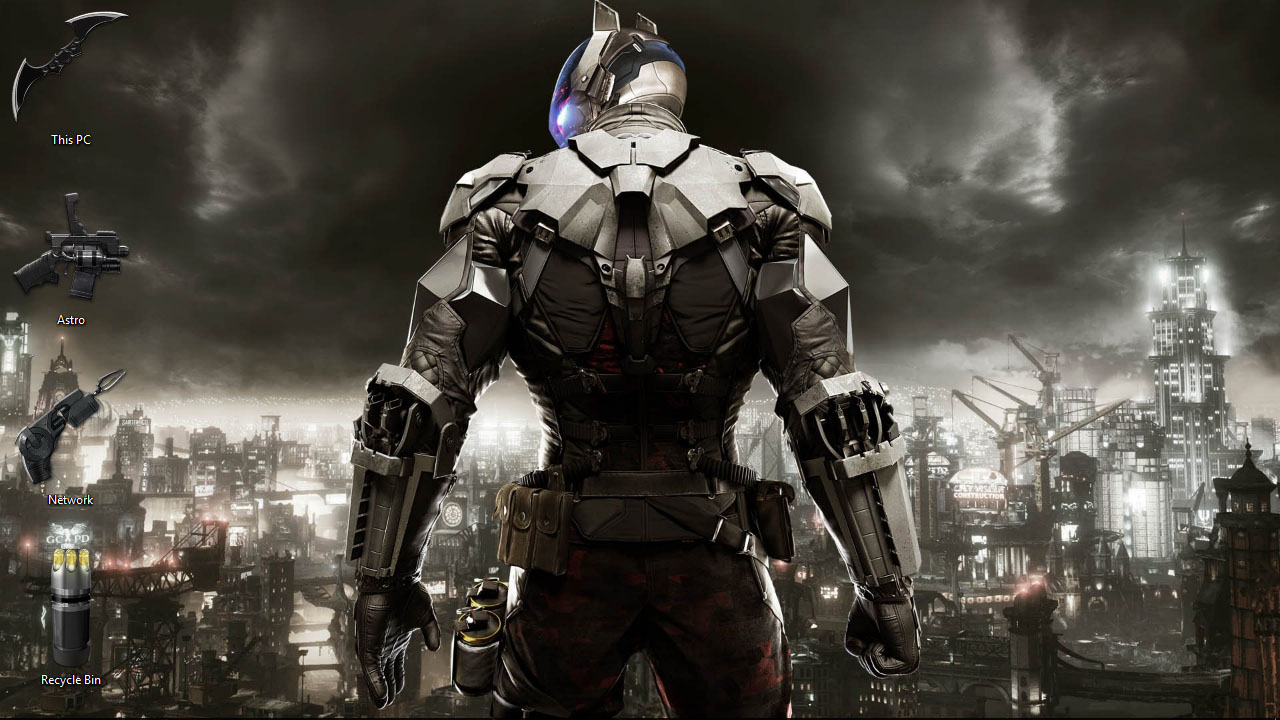1280x720 pixels.
Task: Click the Astro label under the rifle
Action: coord(70,320)
